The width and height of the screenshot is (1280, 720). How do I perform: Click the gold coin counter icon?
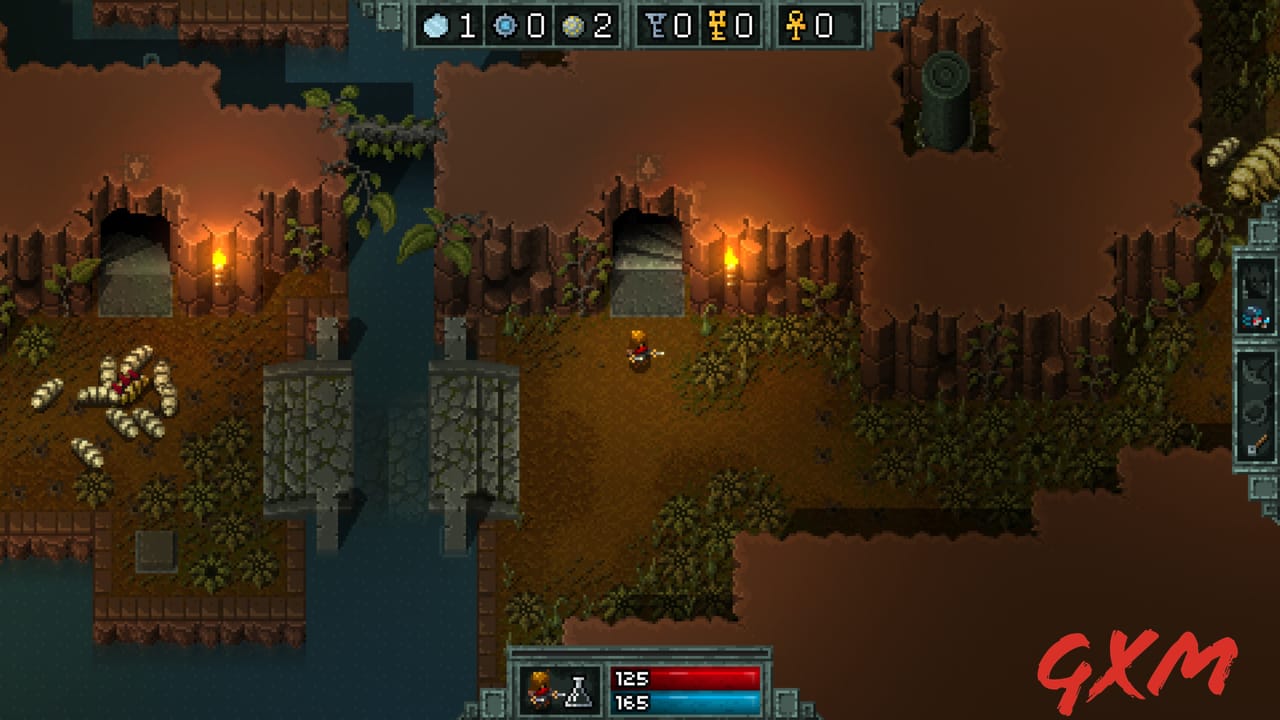pyautogui.click(x=573, y=27)
